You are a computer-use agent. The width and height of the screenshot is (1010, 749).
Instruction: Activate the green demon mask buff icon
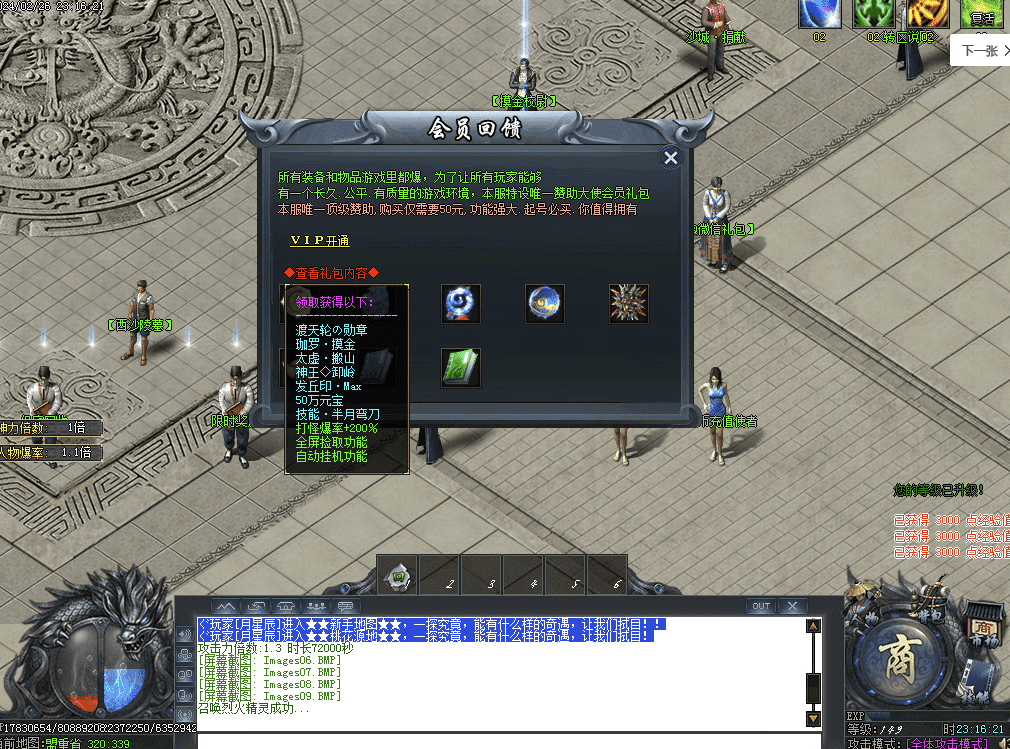(x=872, y=14)
